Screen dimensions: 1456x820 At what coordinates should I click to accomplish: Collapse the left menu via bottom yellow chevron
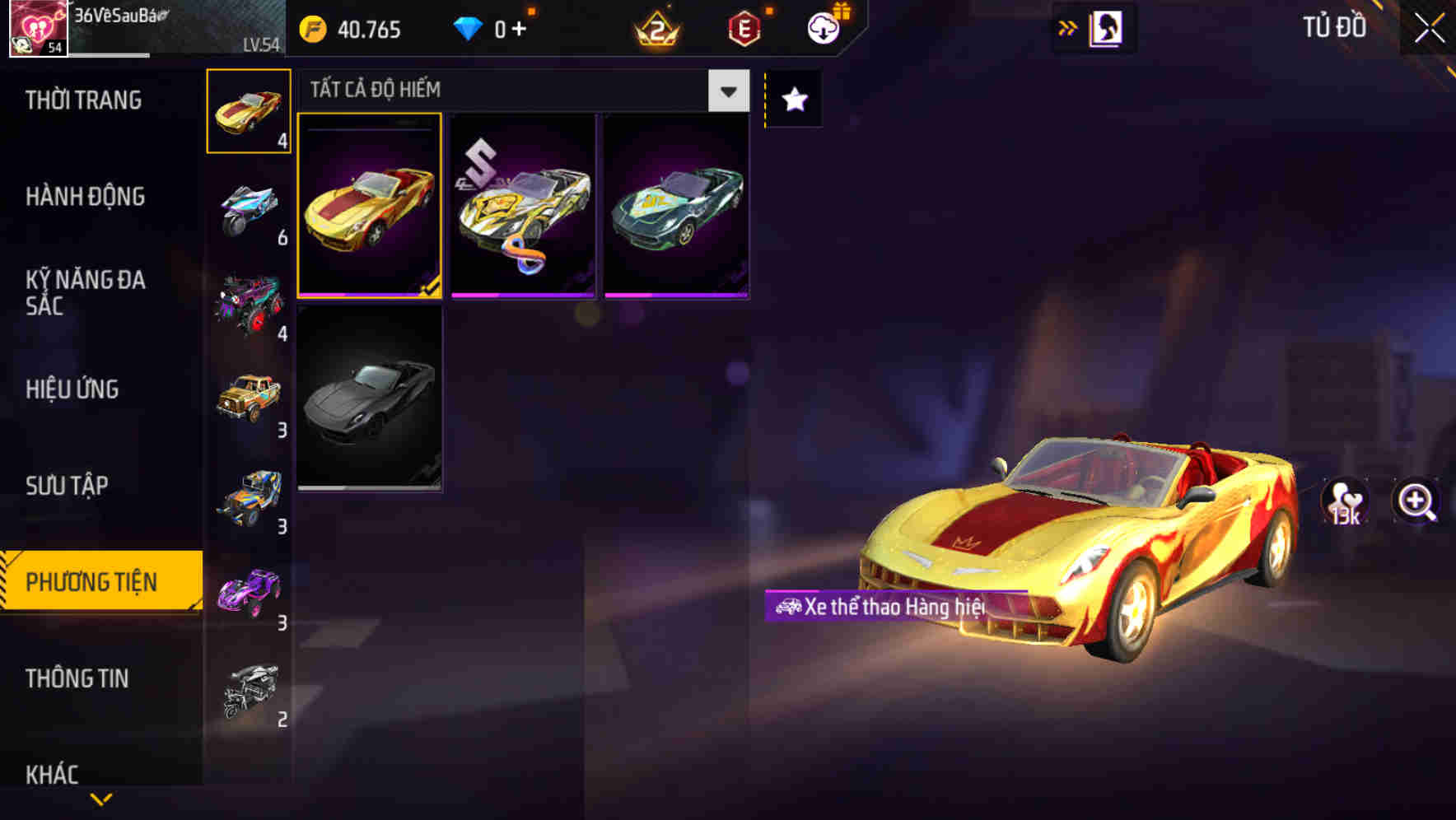[x=100, y=797]
